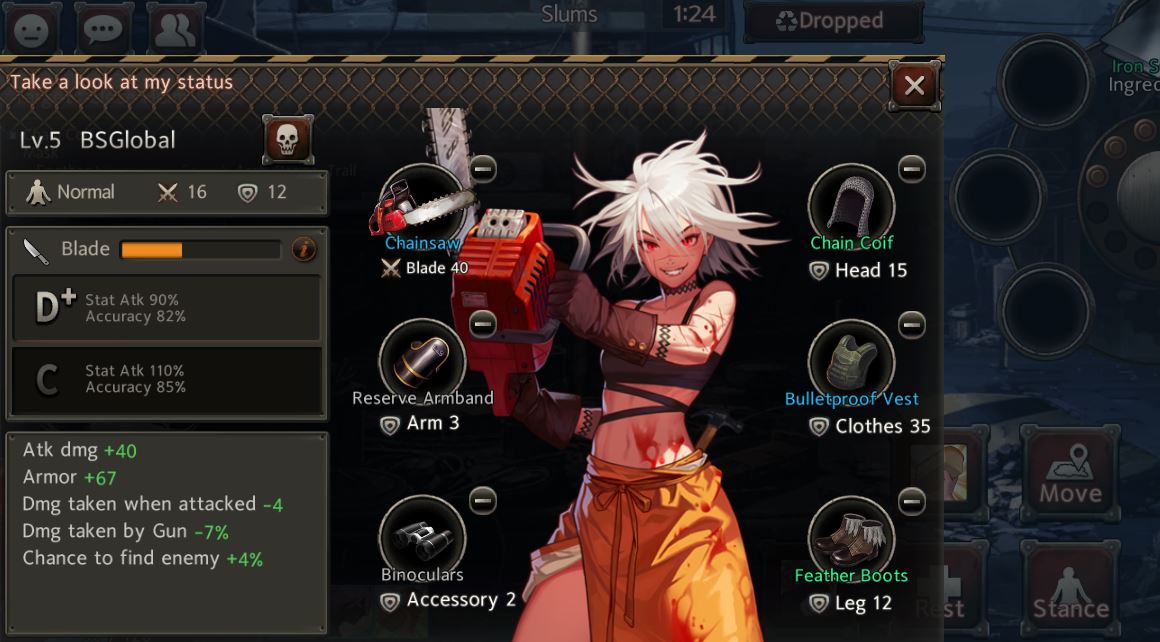Select the Chain Coif head slot
Viewport: 1160px width, 642px height.
point(851,204)
